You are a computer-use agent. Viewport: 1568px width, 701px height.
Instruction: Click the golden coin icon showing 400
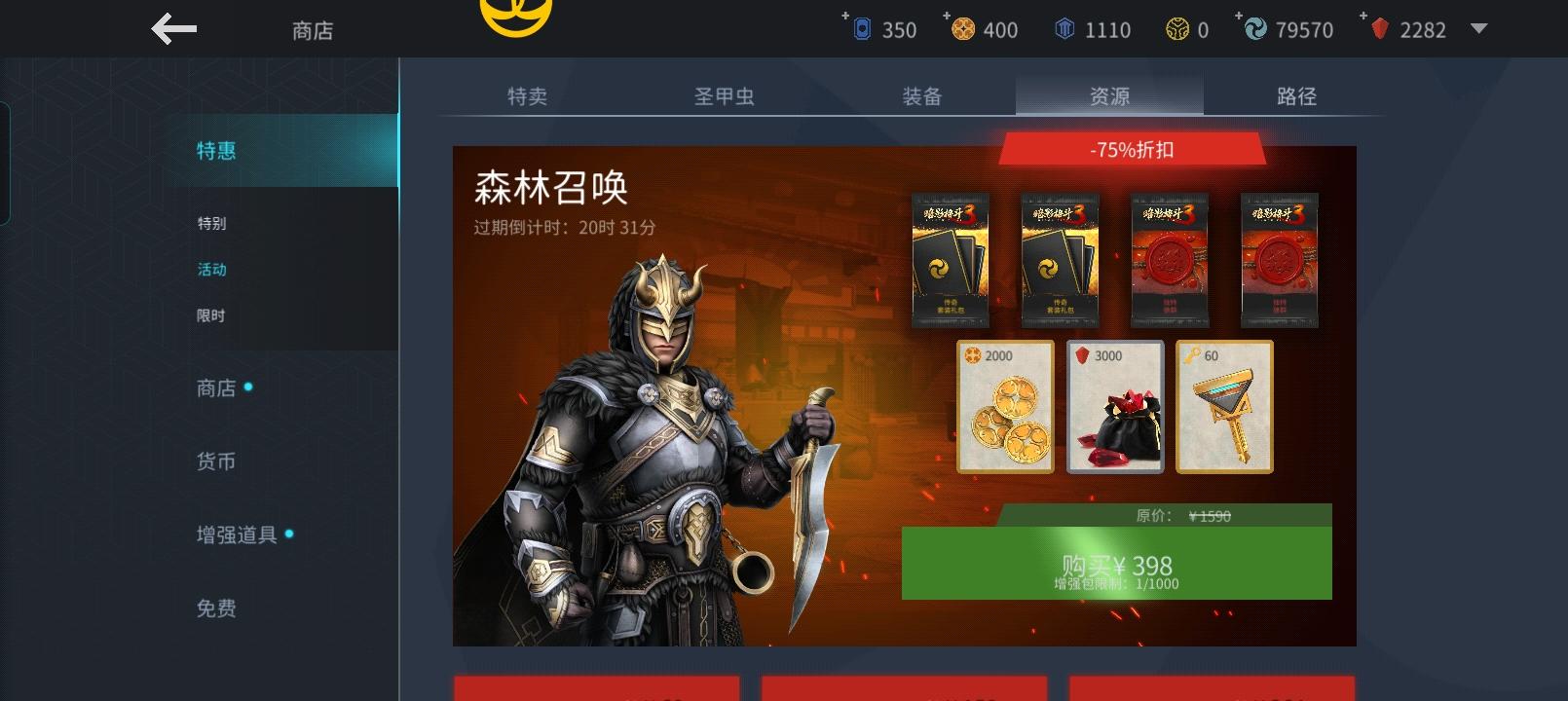click(x=964, y=29)
